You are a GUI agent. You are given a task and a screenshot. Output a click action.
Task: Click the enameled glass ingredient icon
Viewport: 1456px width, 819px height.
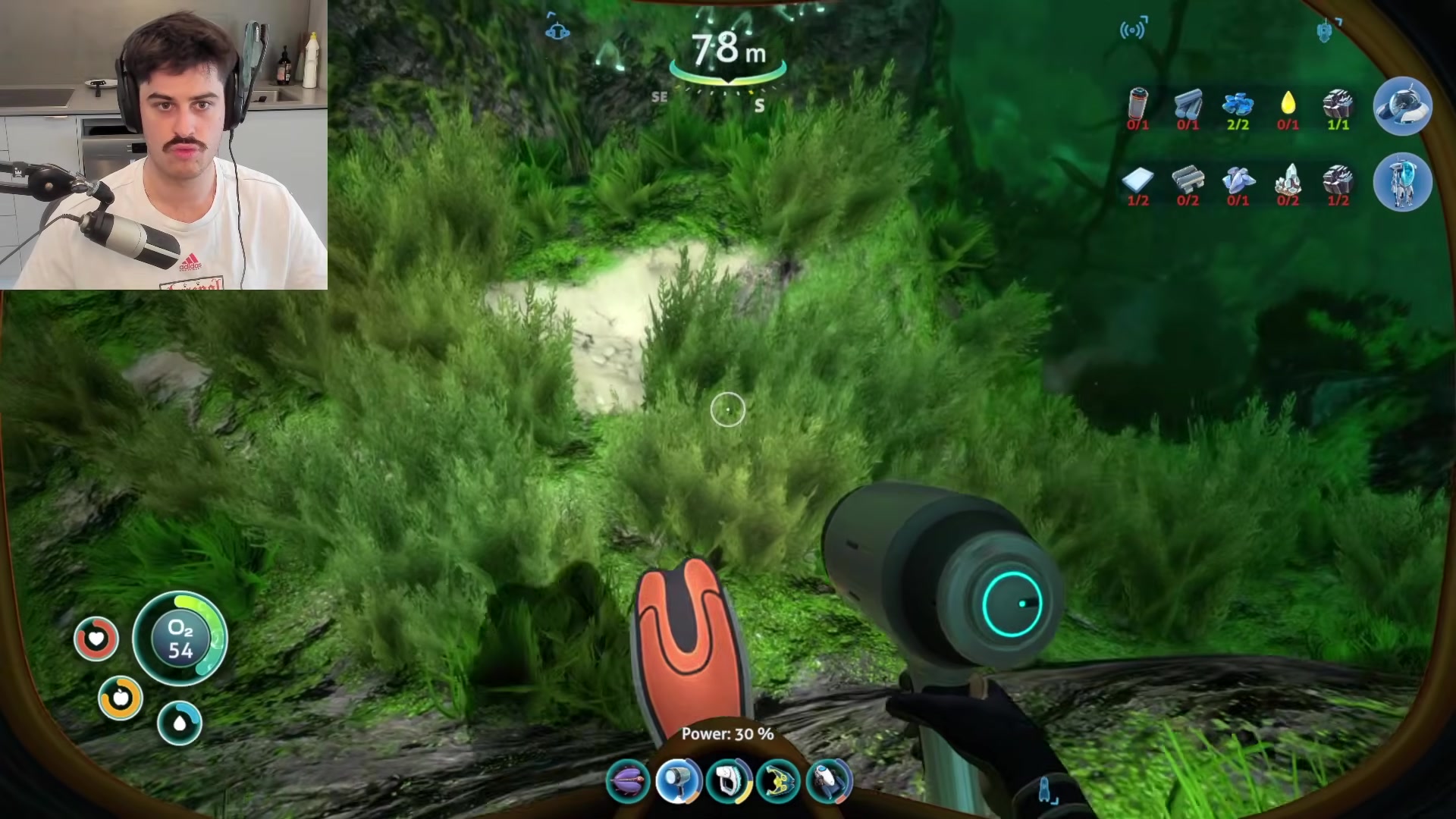coord(1238,180)
